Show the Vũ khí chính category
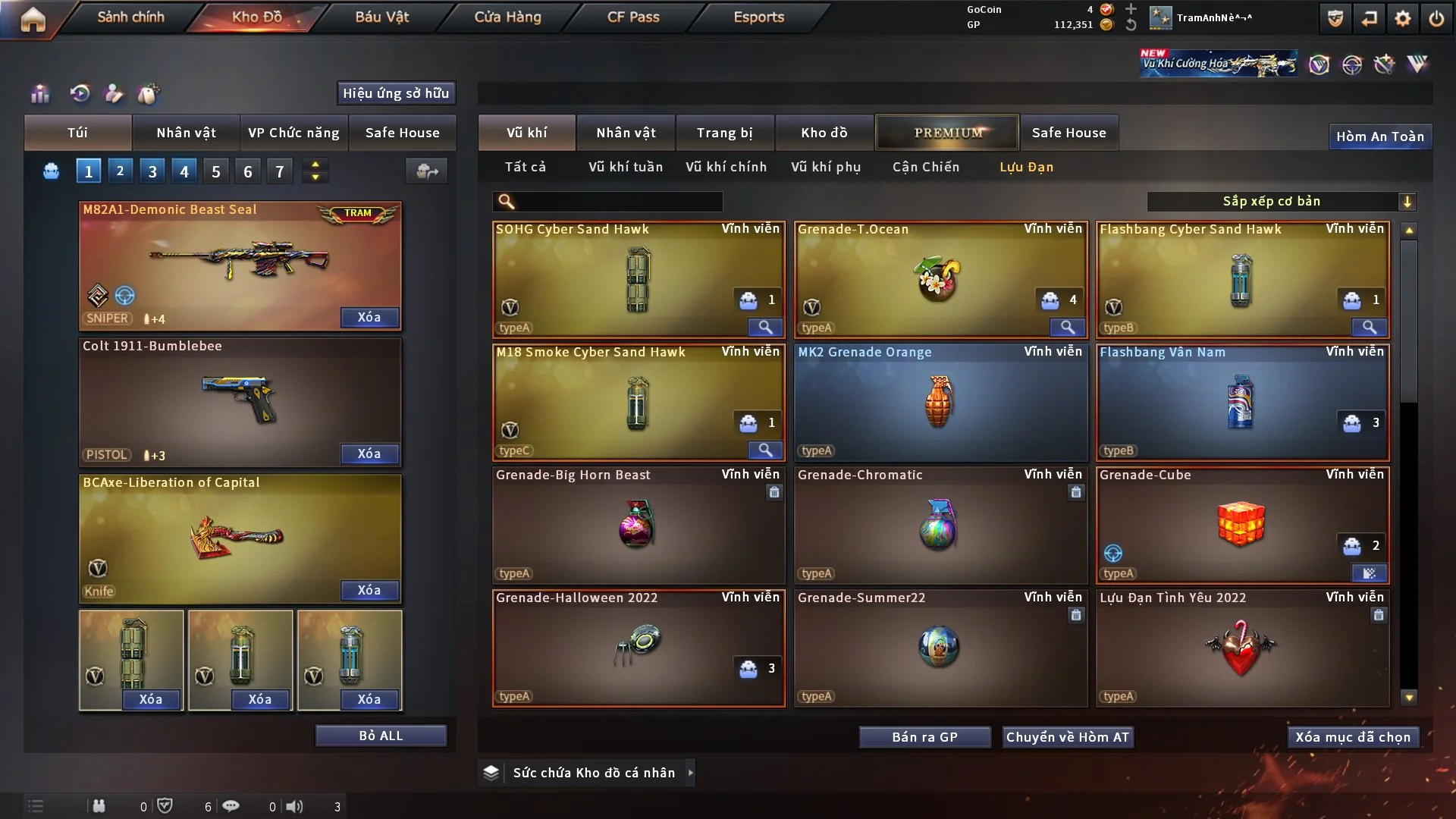 point(726,167)
